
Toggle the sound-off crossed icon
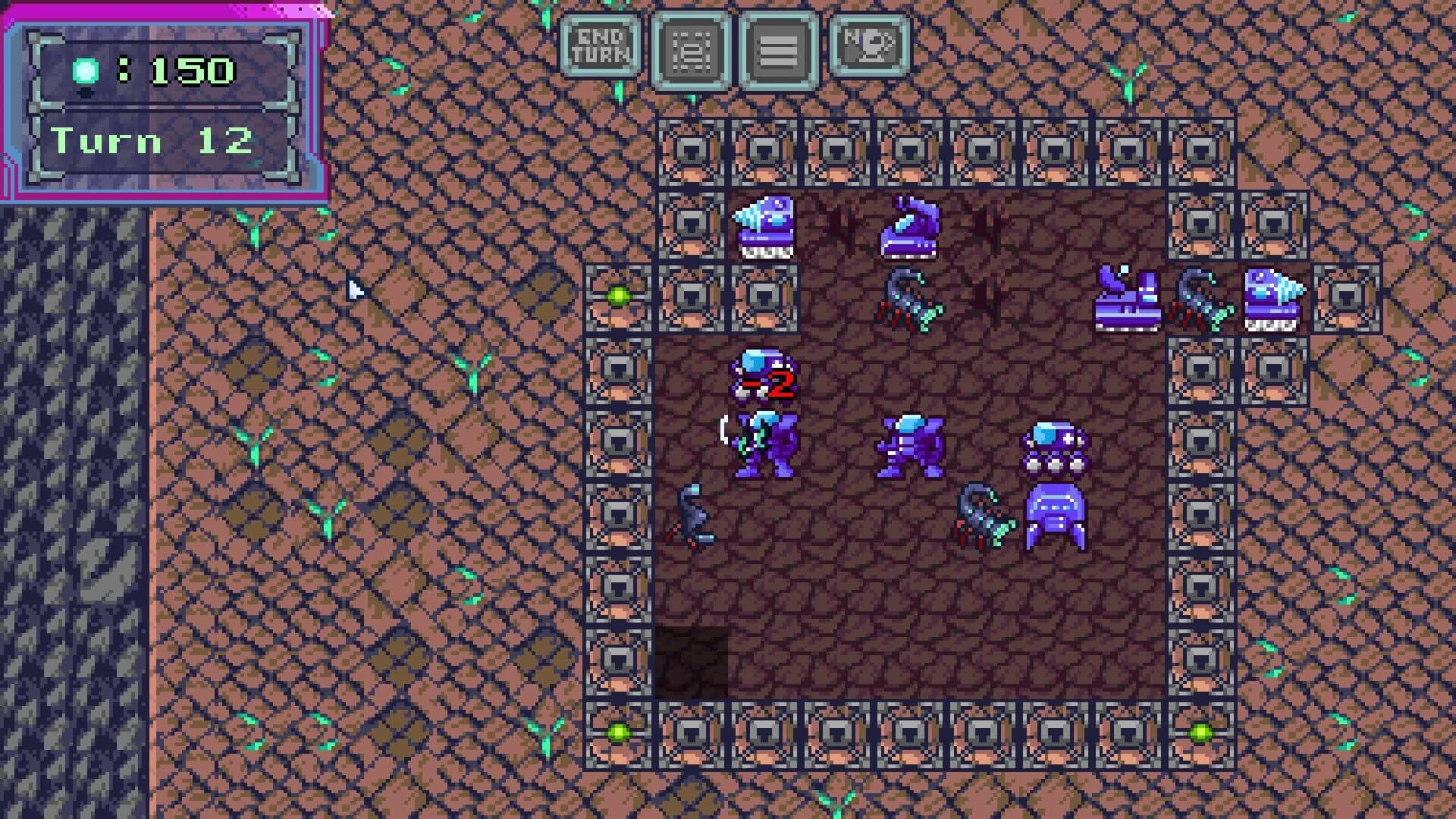click(x=868, y=45)
